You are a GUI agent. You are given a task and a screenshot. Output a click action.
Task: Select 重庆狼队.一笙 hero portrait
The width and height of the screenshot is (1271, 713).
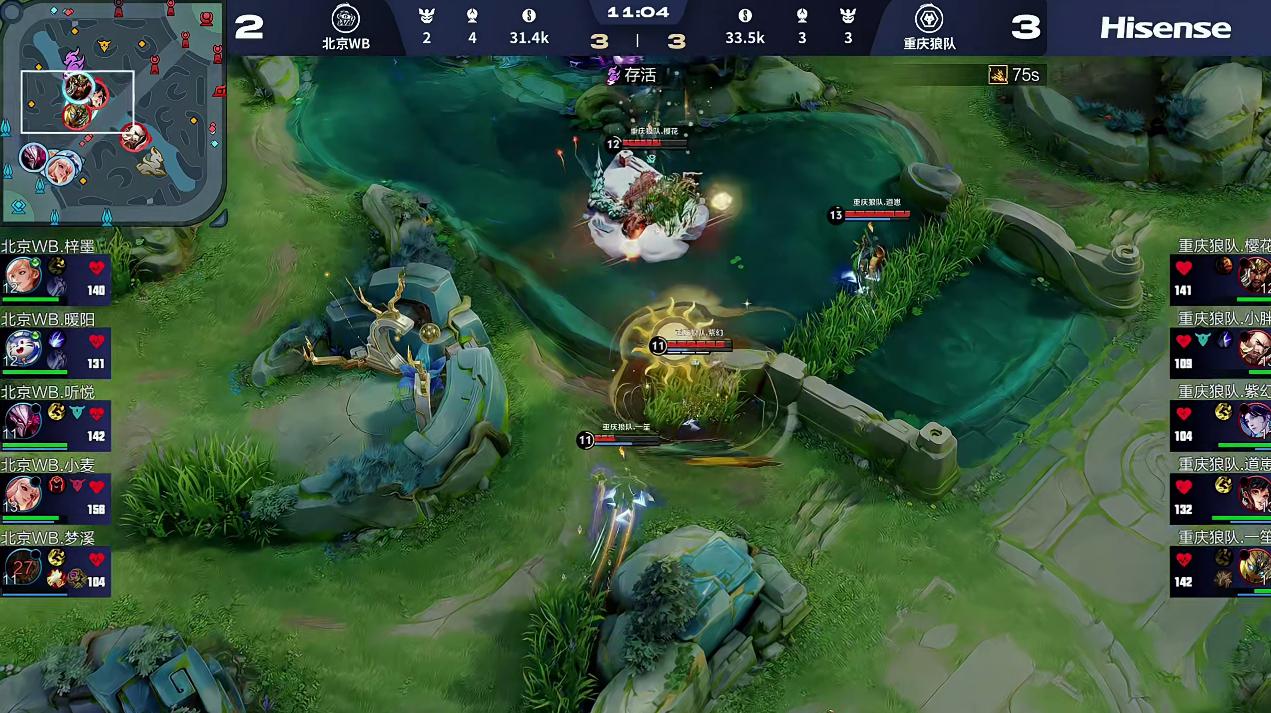[x=1254, y=566]
